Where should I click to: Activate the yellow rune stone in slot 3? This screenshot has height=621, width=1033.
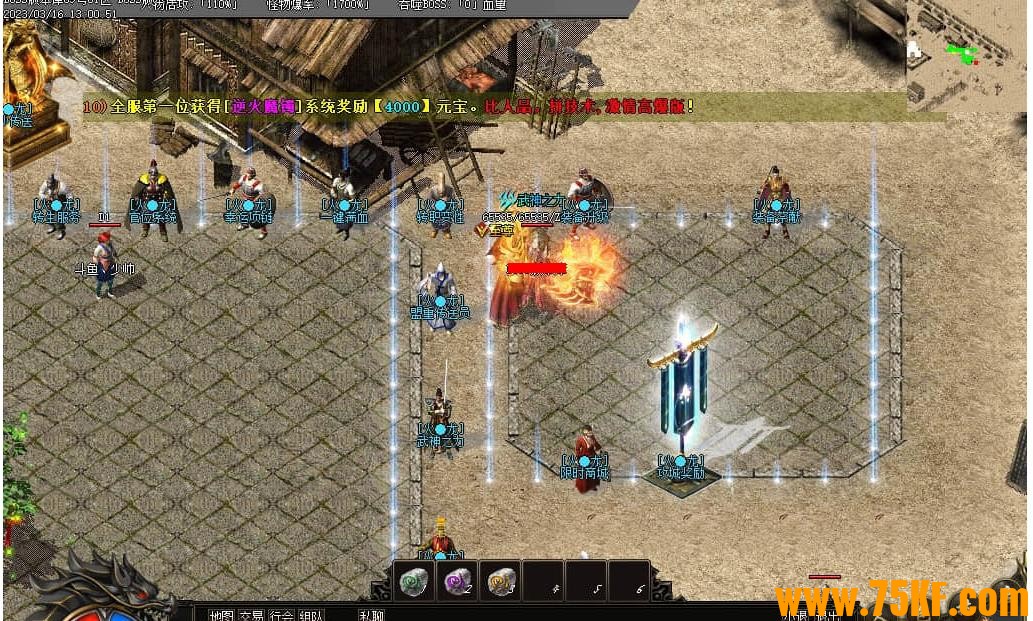pyautogui.click(x=501, y=581)
